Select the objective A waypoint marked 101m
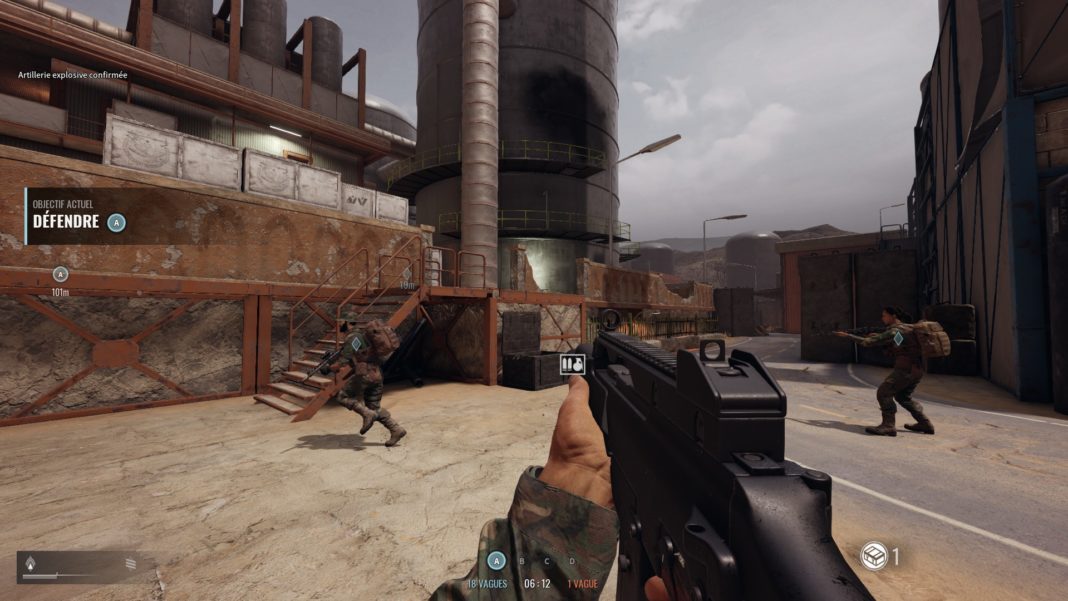 pos(60,274)
